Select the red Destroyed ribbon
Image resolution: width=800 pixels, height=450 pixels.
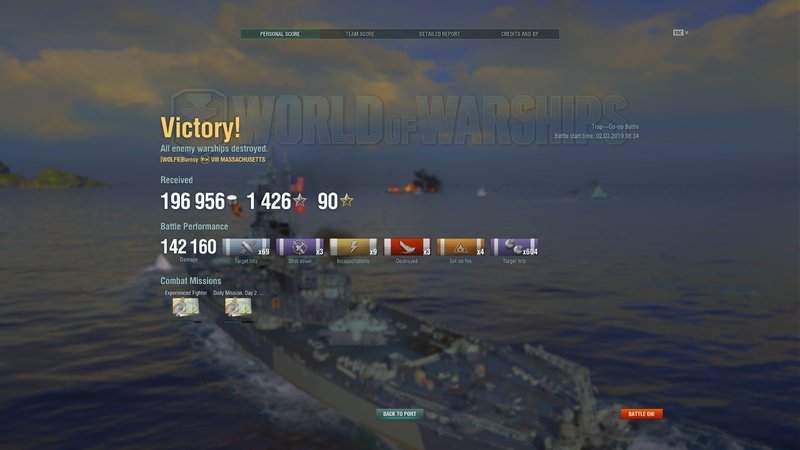pos(408,247)
